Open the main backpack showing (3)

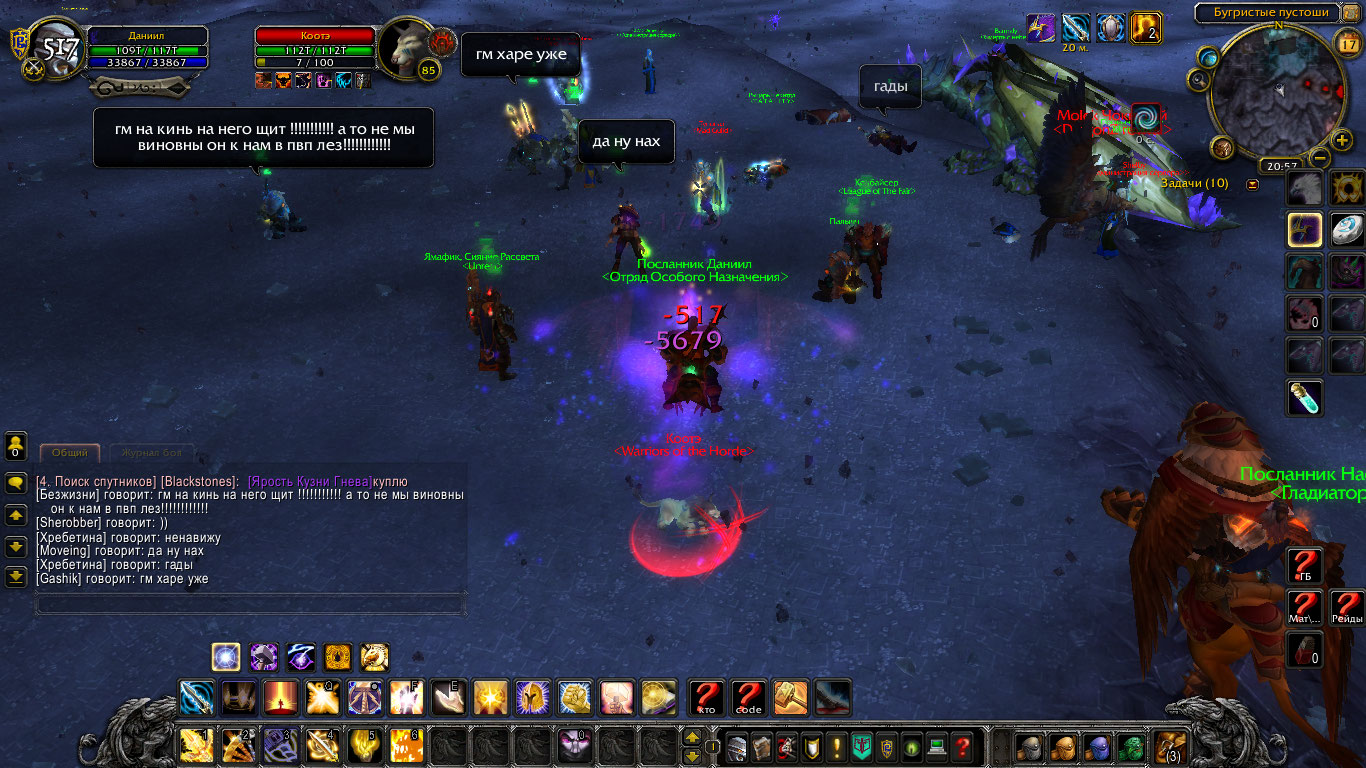click(1169, 747)
